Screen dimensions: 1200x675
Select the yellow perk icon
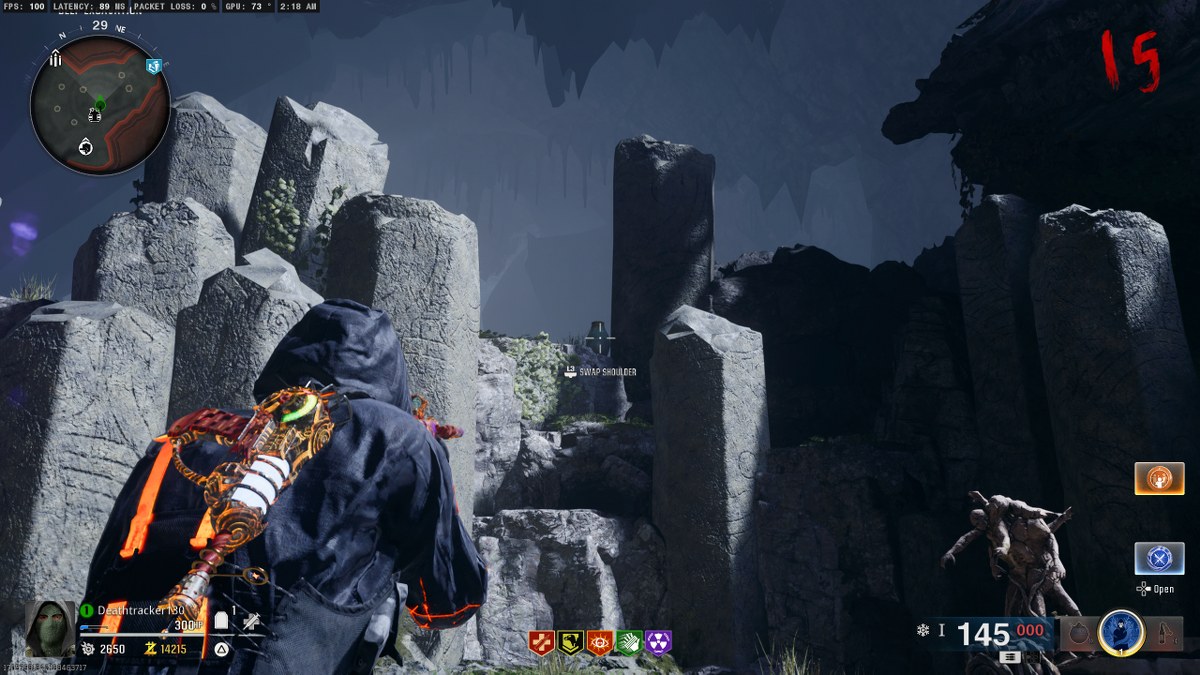(x=571, y=642)
